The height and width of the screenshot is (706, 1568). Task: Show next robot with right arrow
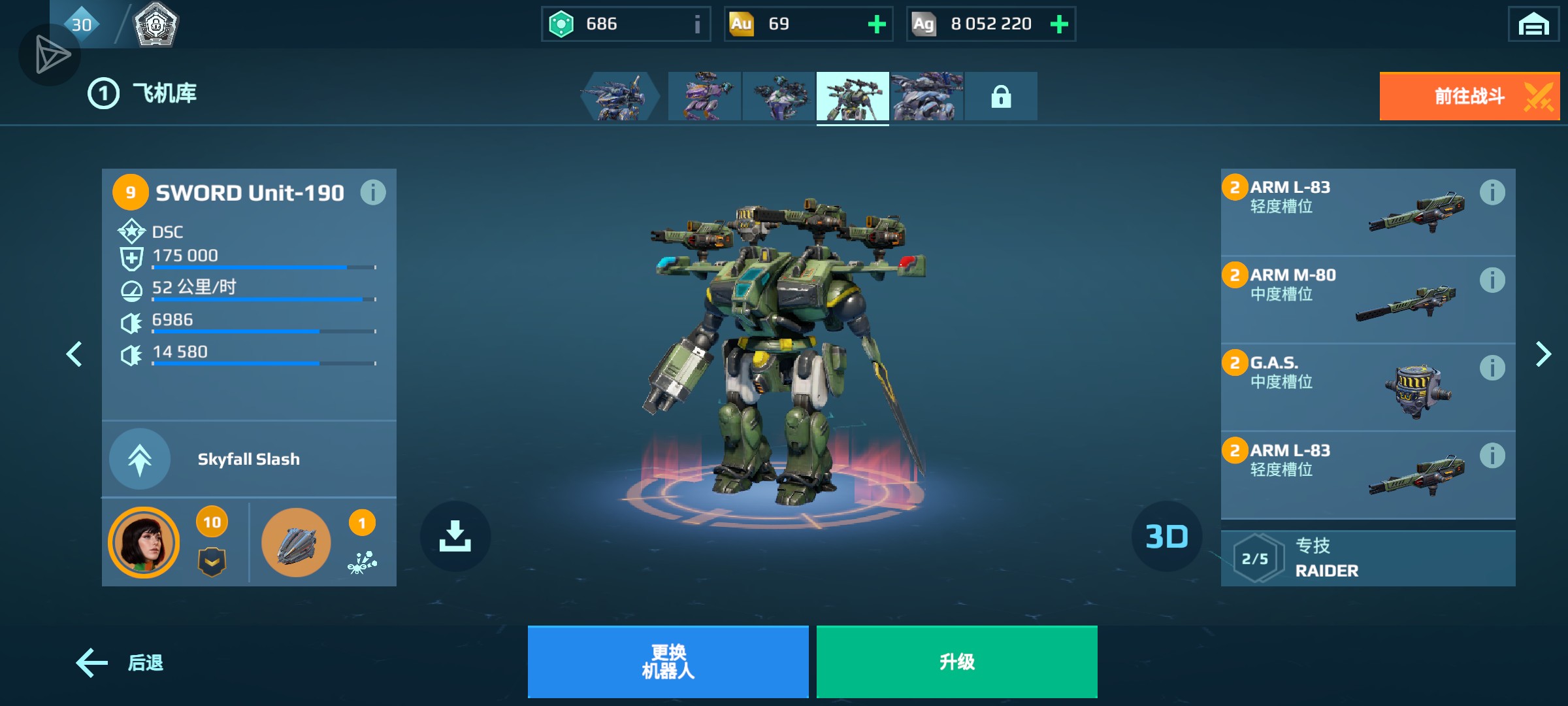(x=1543, y=354)
